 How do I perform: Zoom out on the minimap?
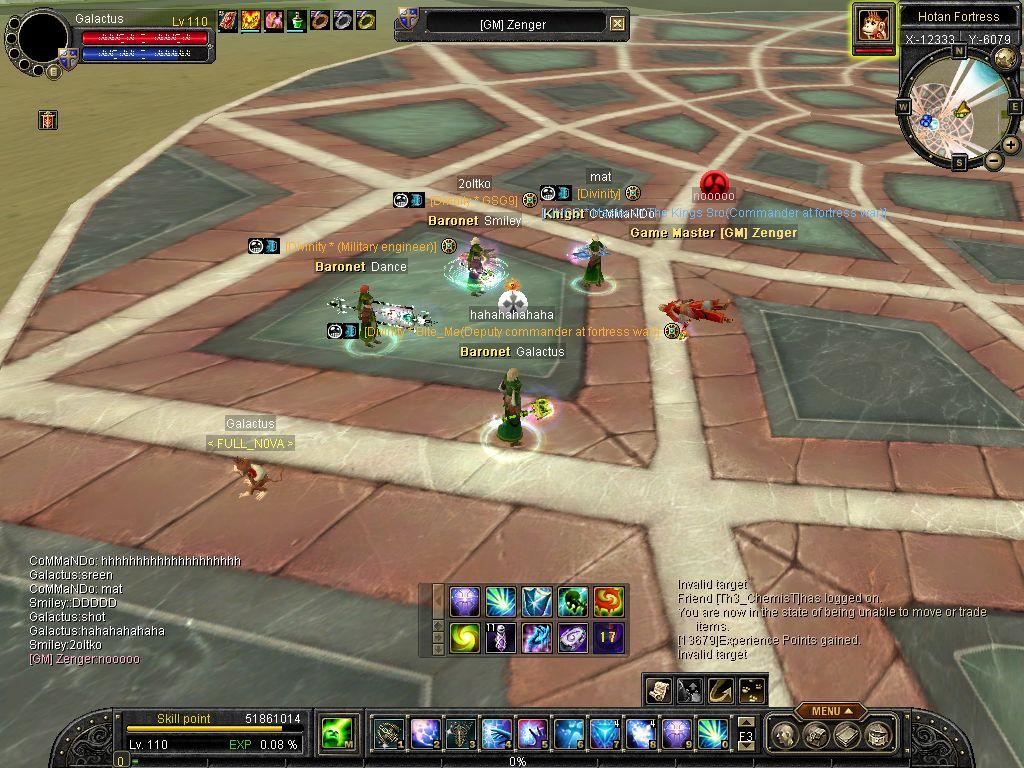click(x=994, y=160)
